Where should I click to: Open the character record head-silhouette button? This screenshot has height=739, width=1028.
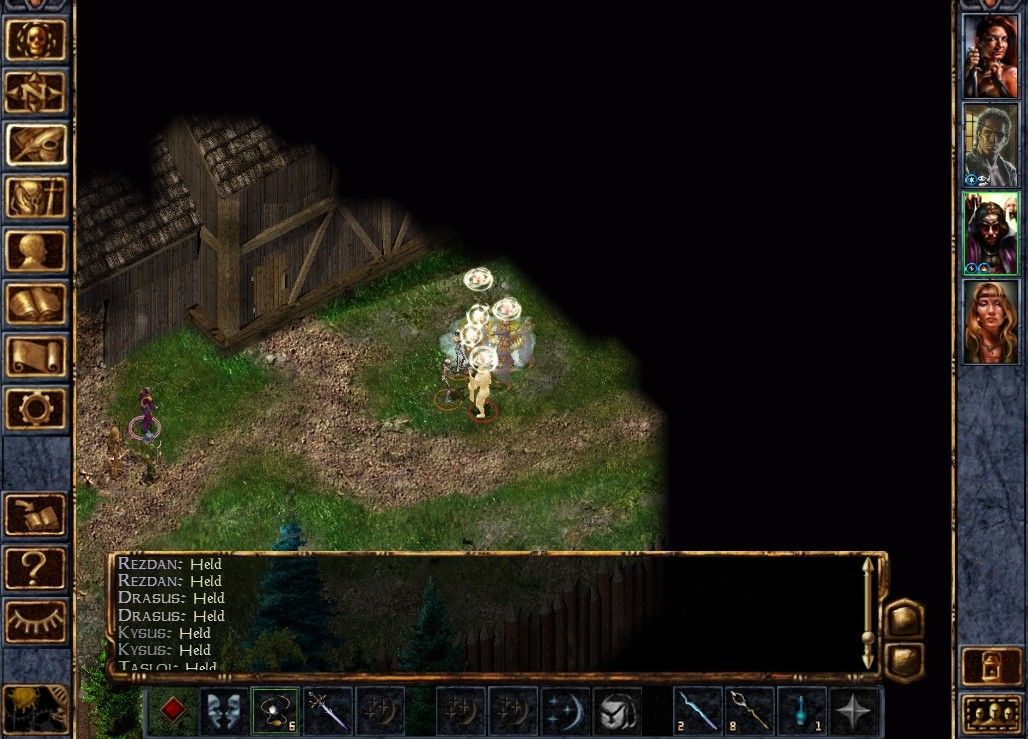(x=36, y=251)
